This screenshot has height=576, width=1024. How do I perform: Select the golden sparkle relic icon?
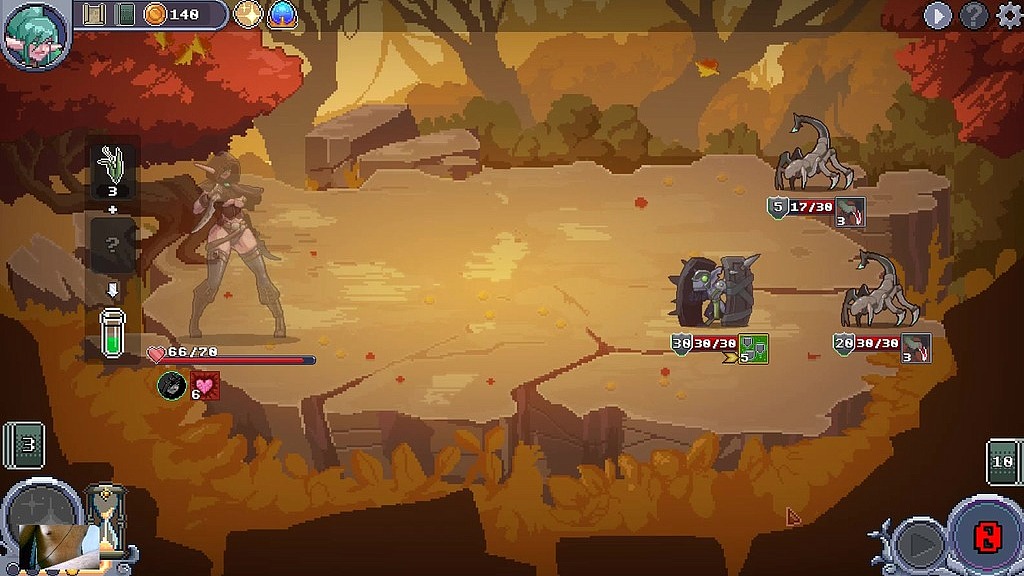248,14
